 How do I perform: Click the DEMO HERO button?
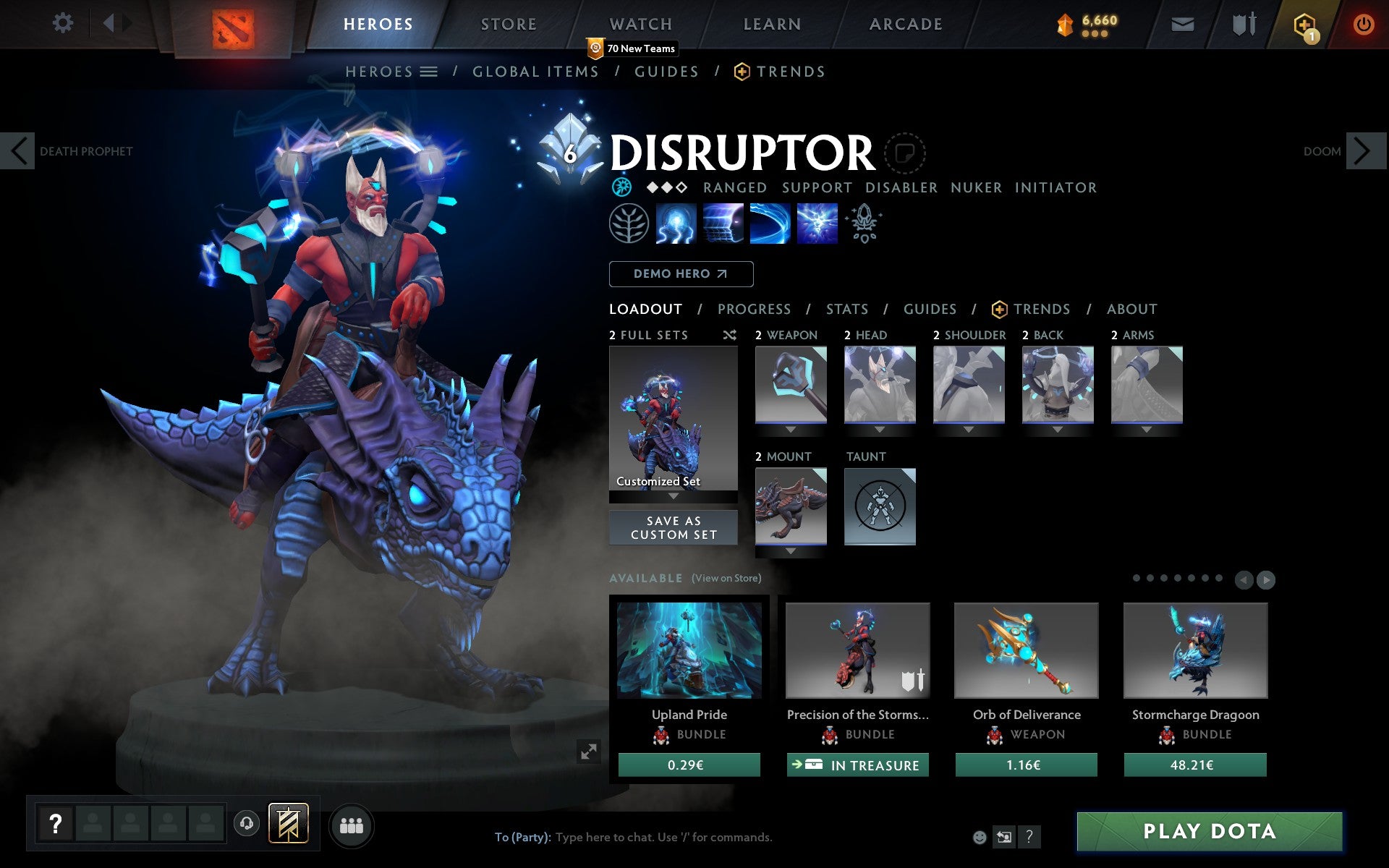coord(681,274)
